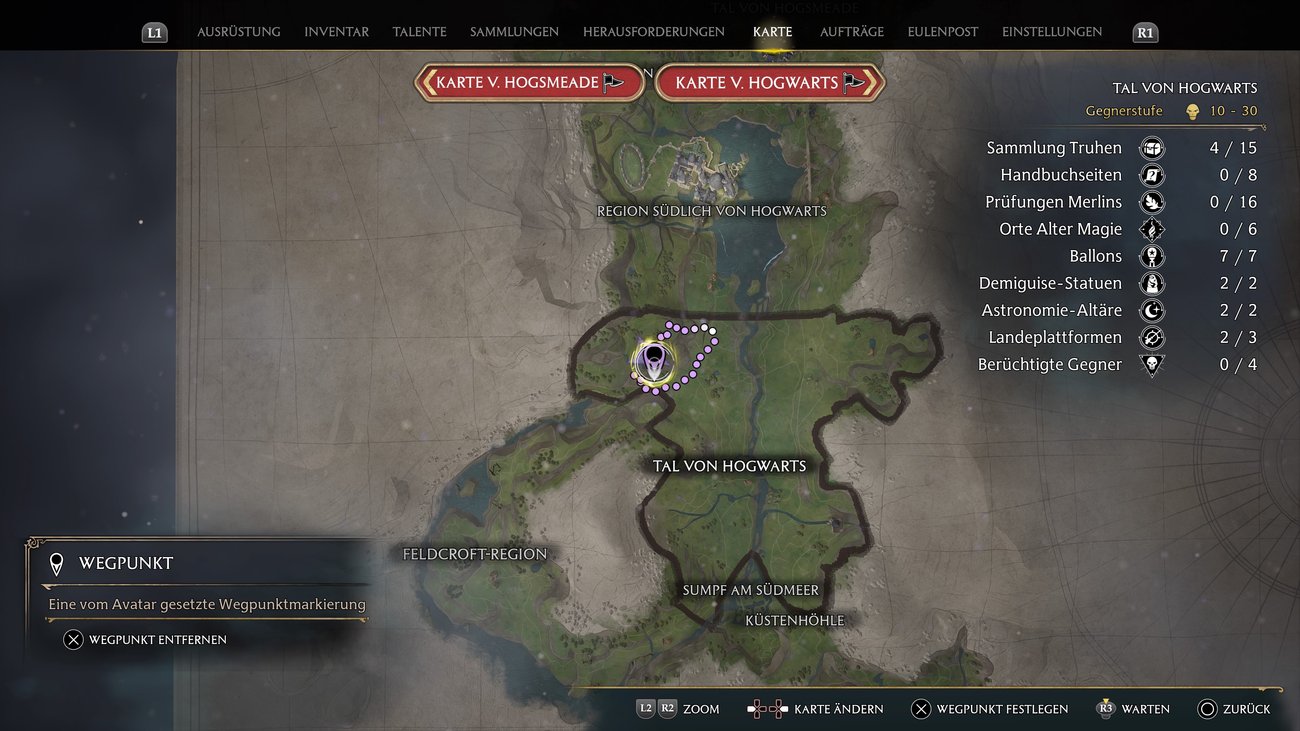Choose the Karte v. Hogwarts button

click(x=769, y=82)
